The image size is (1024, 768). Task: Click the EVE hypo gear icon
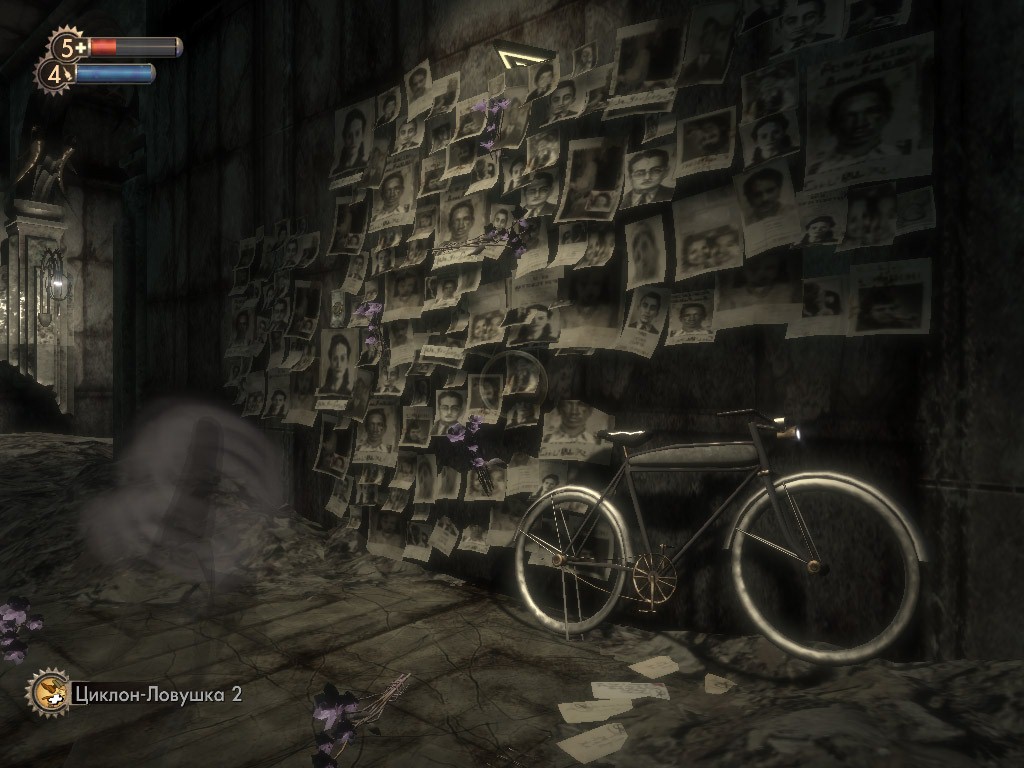click(x=55, y=73)
